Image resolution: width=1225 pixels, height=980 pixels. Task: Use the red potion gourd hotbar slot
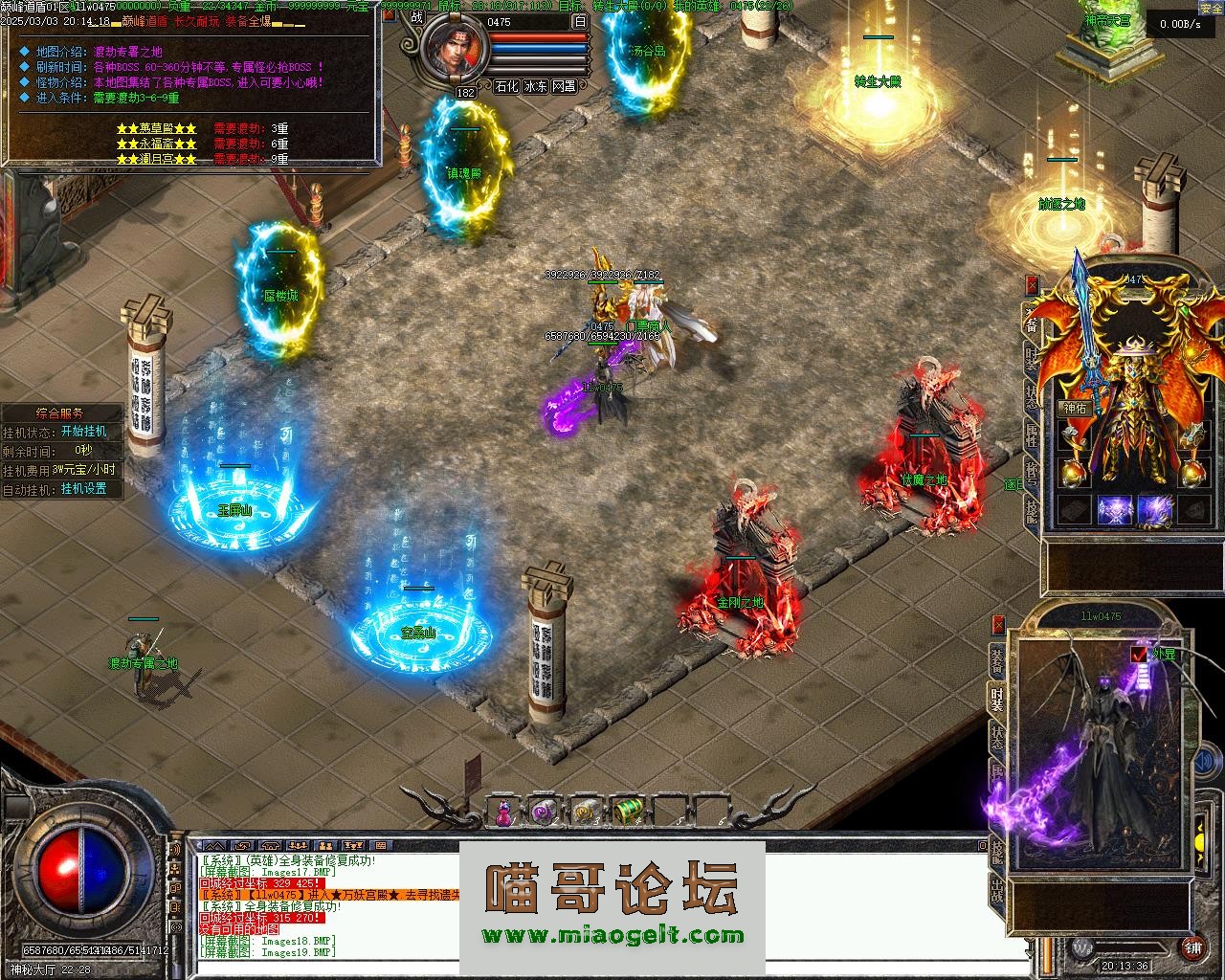[502, 813]
